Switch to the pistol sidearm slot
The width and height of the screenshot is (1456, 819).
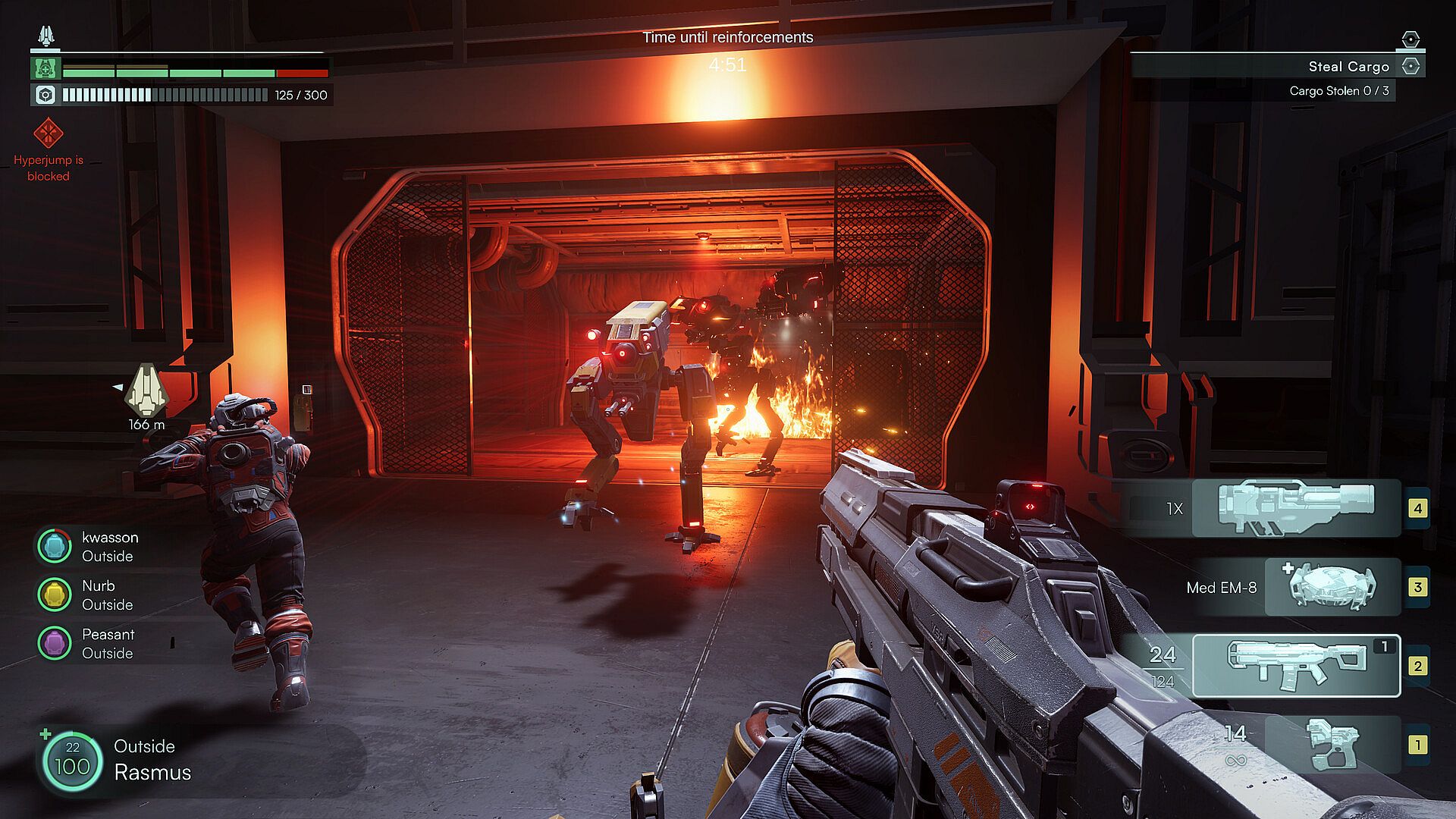pyautogui.click(x=1333, y=745)
